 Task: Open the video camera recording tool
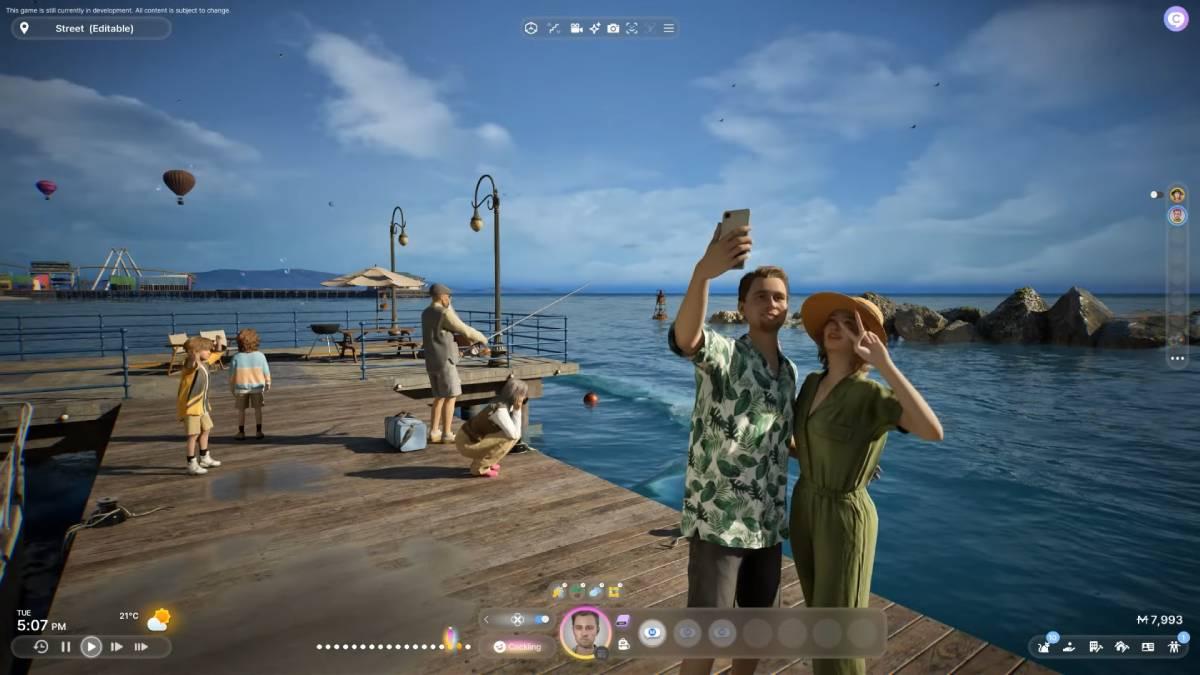click(x=577, y=28)
